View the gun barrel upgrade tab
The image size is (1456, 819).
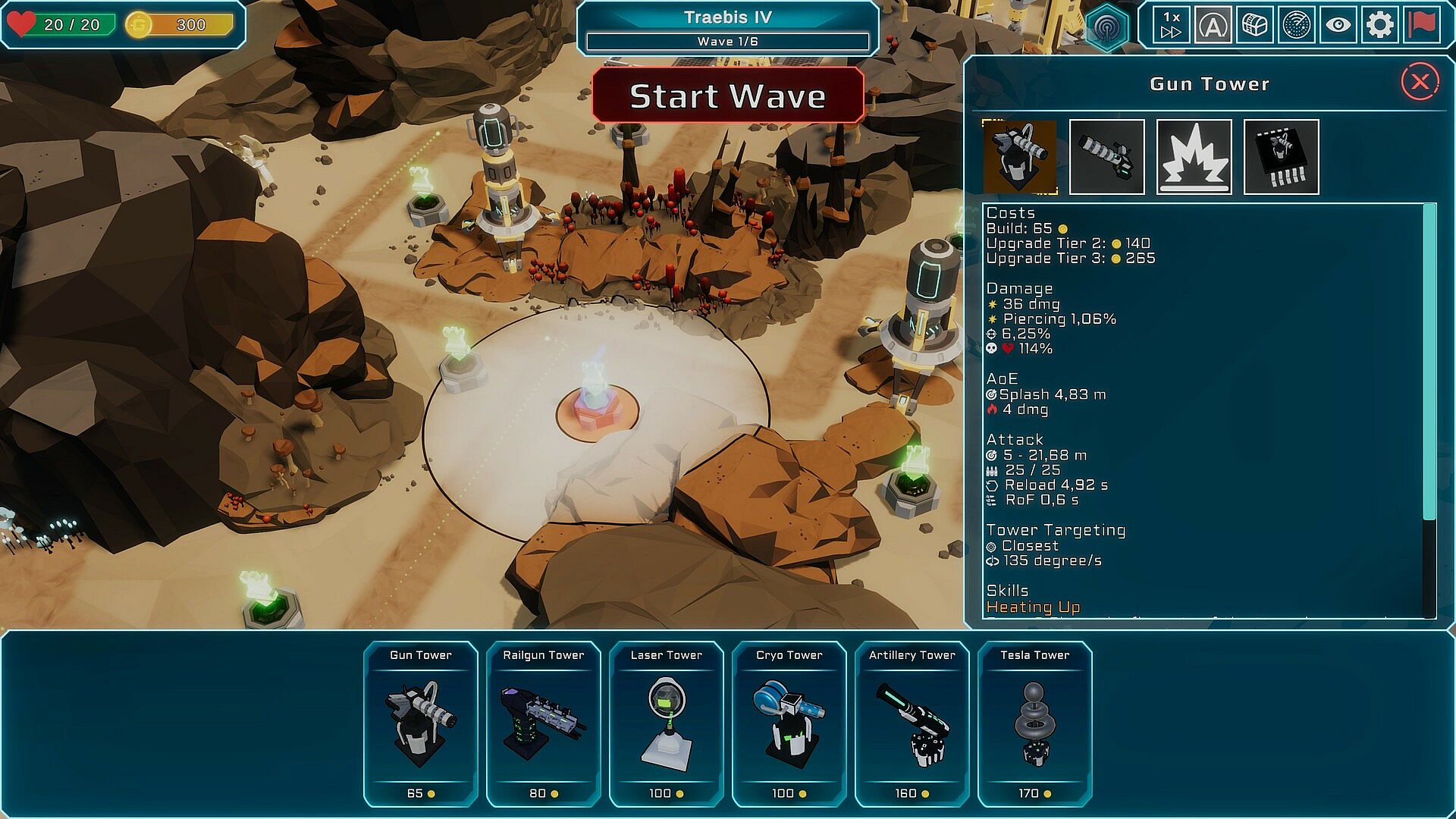(x=1107, y=157)
